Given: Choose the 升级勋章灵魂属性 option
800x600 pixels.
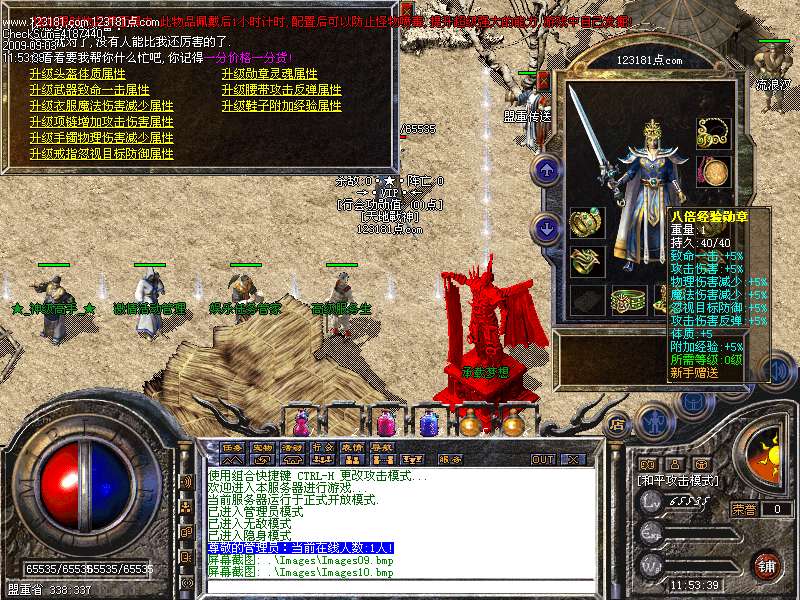Looking at the screenshot, I should pyautogui.click(x=270, y=74).
